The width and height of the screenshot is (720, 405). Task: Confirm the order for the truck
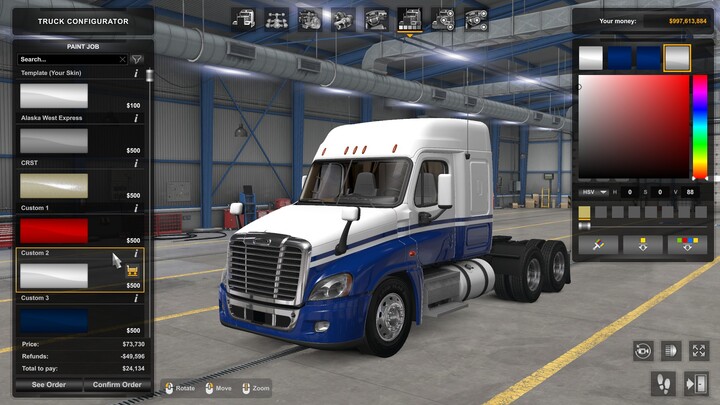point(116,385)
